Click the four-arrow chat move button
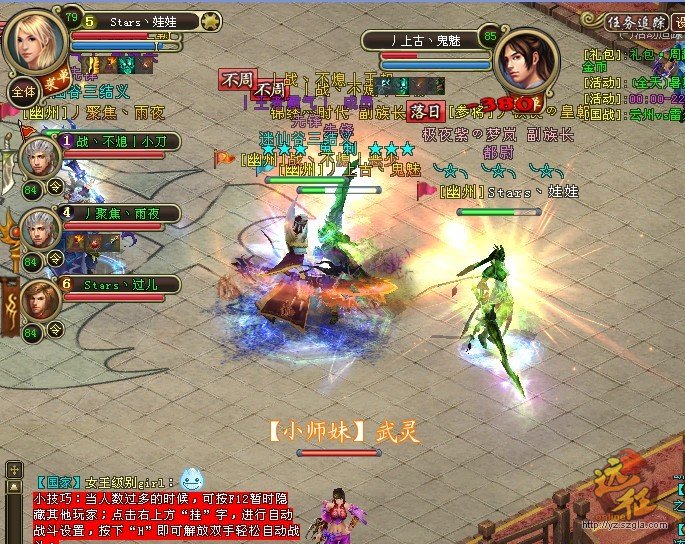Image resolution: width=685 pixels, height=544 pixels. tap(14, 468)
